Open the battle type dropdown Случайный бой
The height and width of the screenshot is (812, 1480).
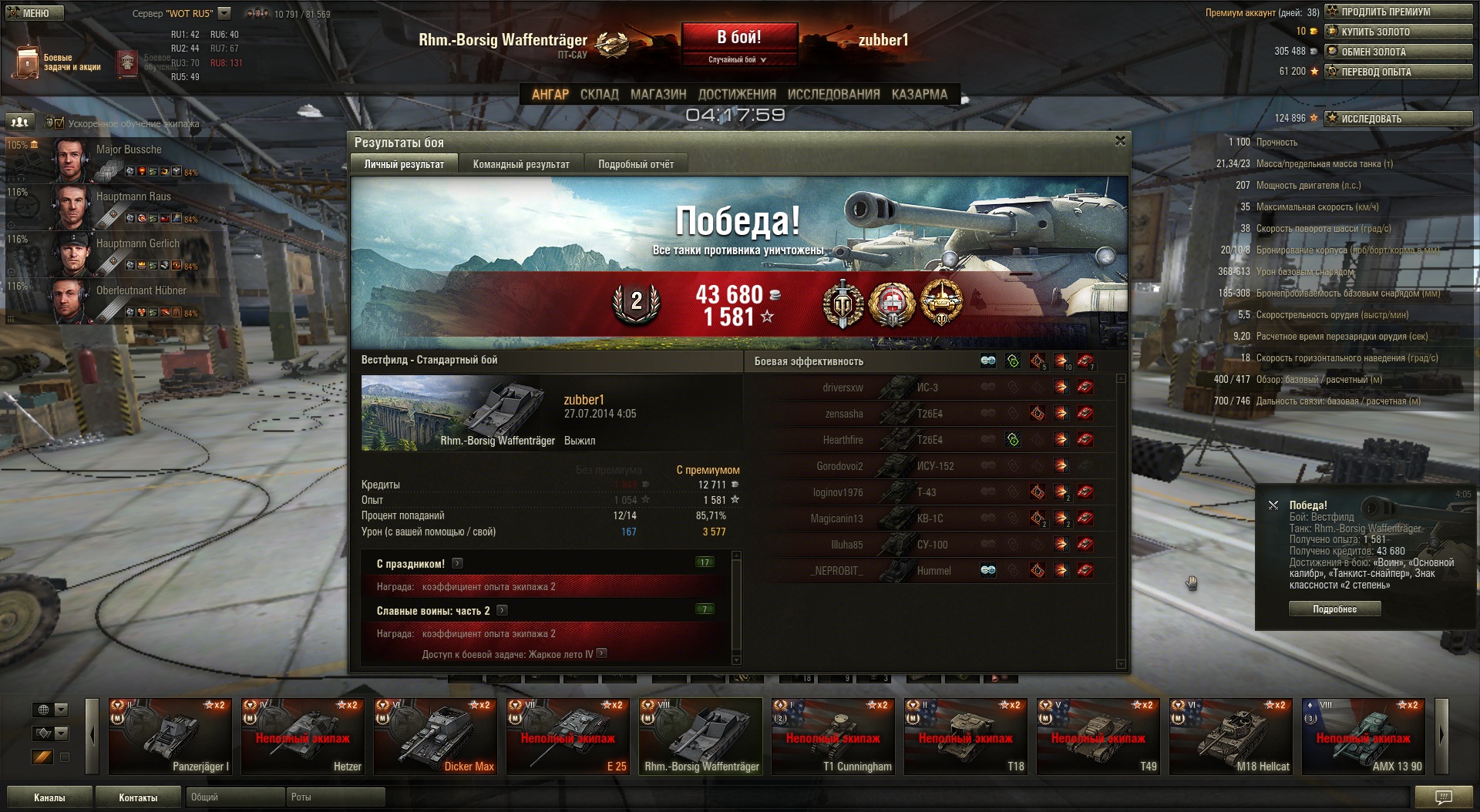point(738,59)
